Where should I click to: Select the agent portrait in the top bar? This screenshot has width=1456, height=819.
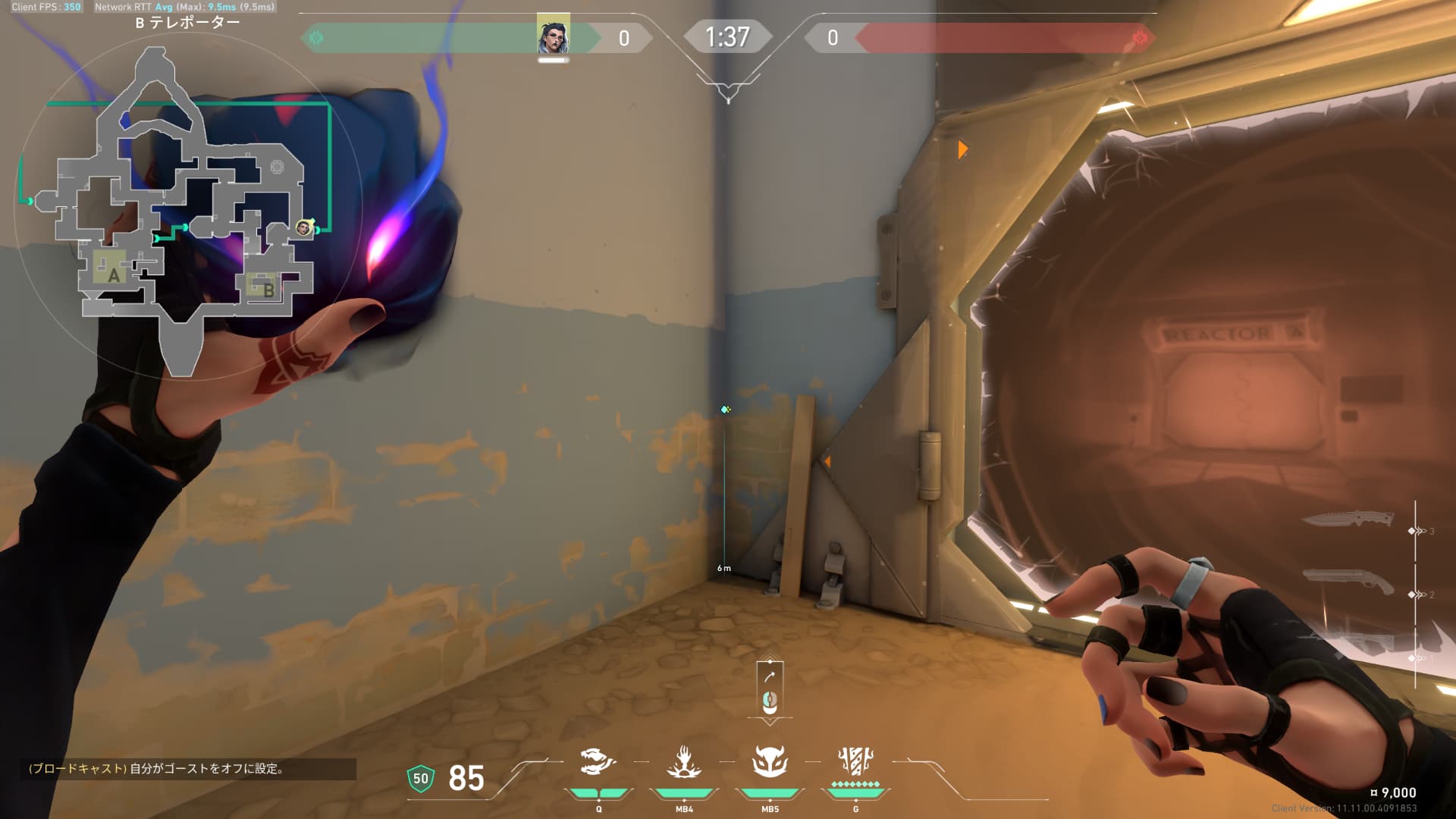[553, 36]
